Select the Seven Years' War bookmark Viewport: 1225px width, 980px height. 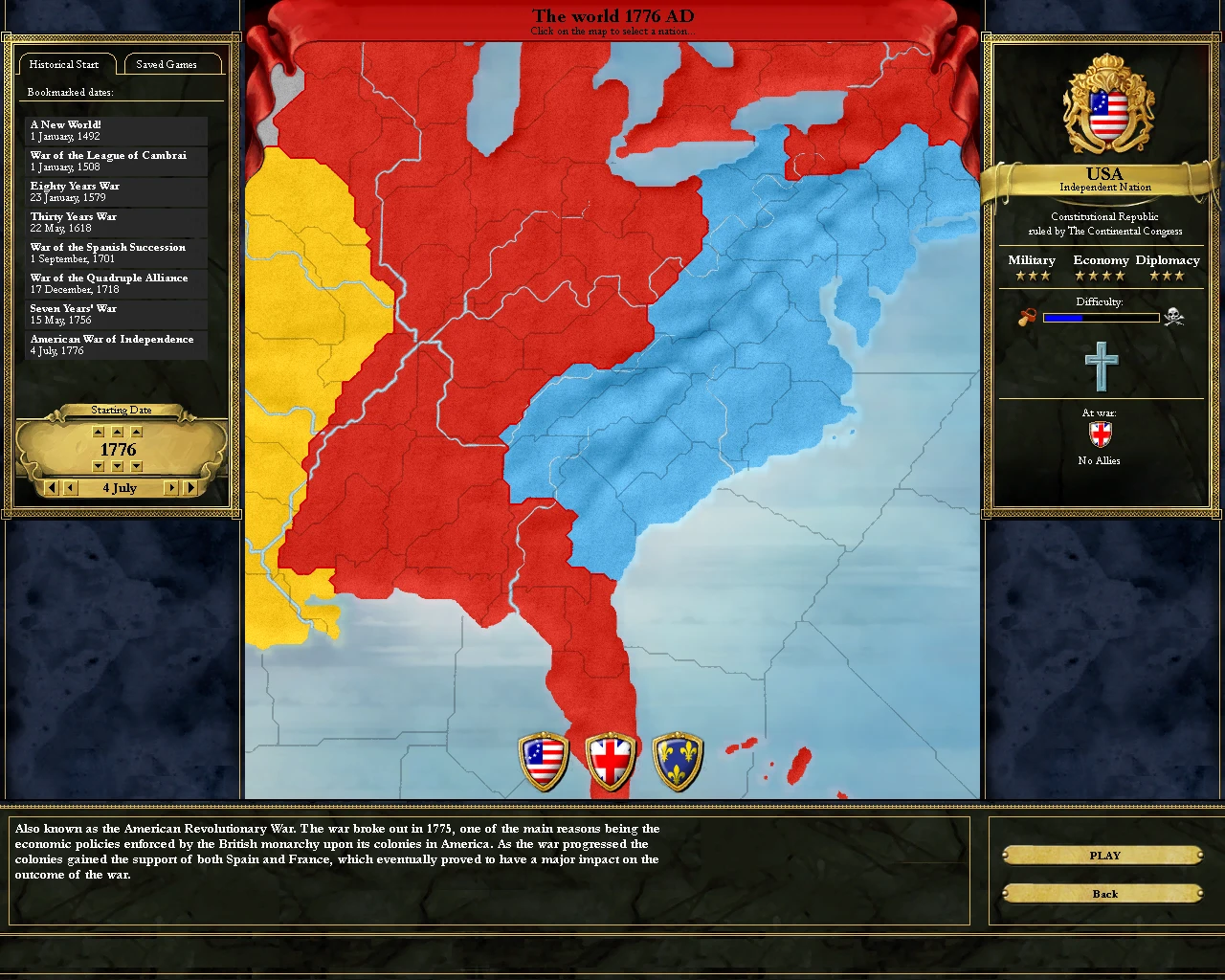tap(115, 313)
